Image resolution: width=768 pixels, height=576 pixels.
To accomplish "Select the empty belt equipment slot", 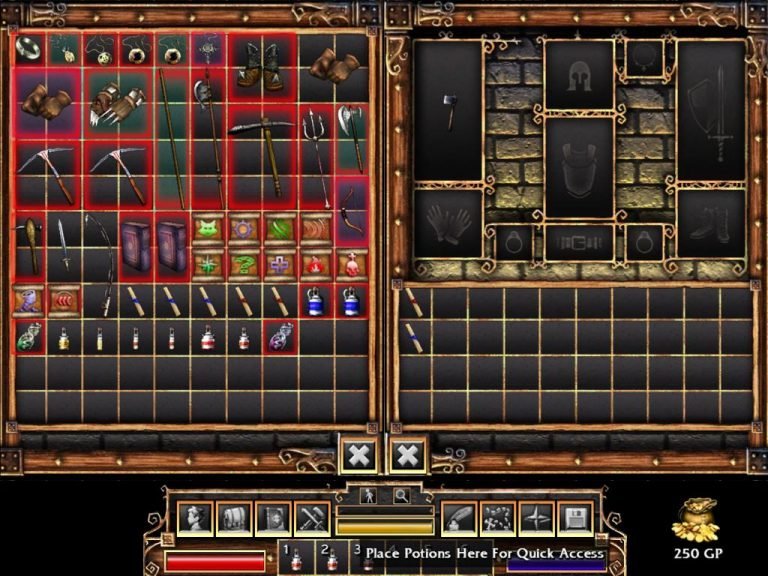I will (x=579, y=242).
